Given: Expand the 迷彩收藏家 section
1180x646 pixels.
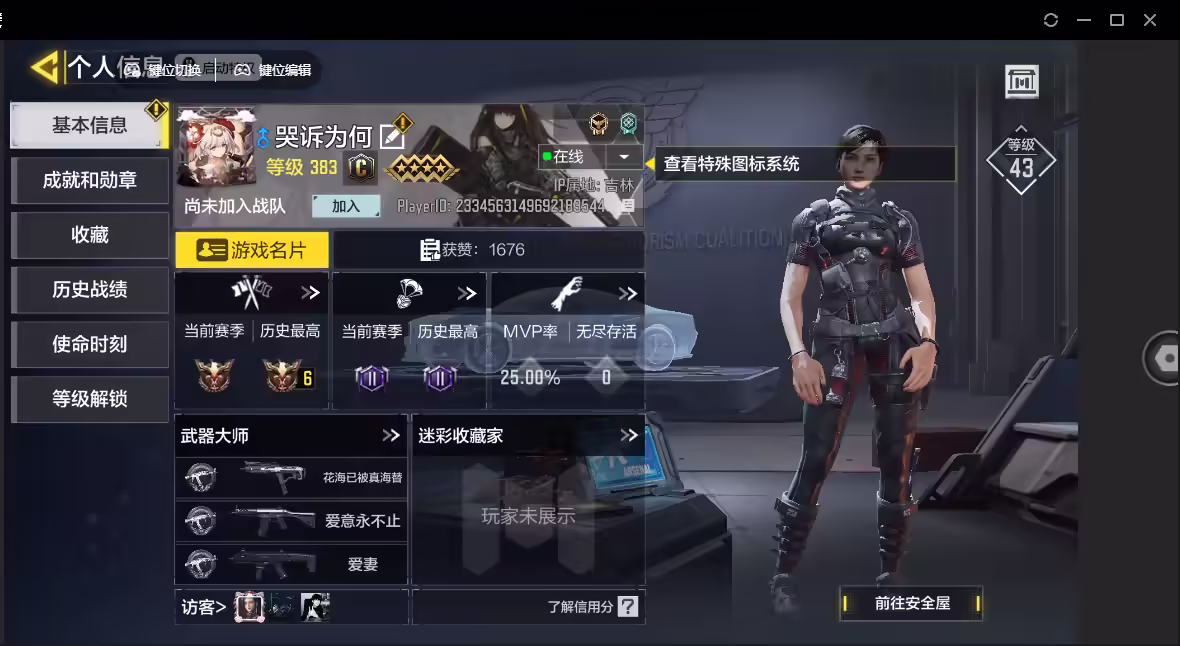Looking at the screenshot, I should pyautogui.click(x=629, y=436).
